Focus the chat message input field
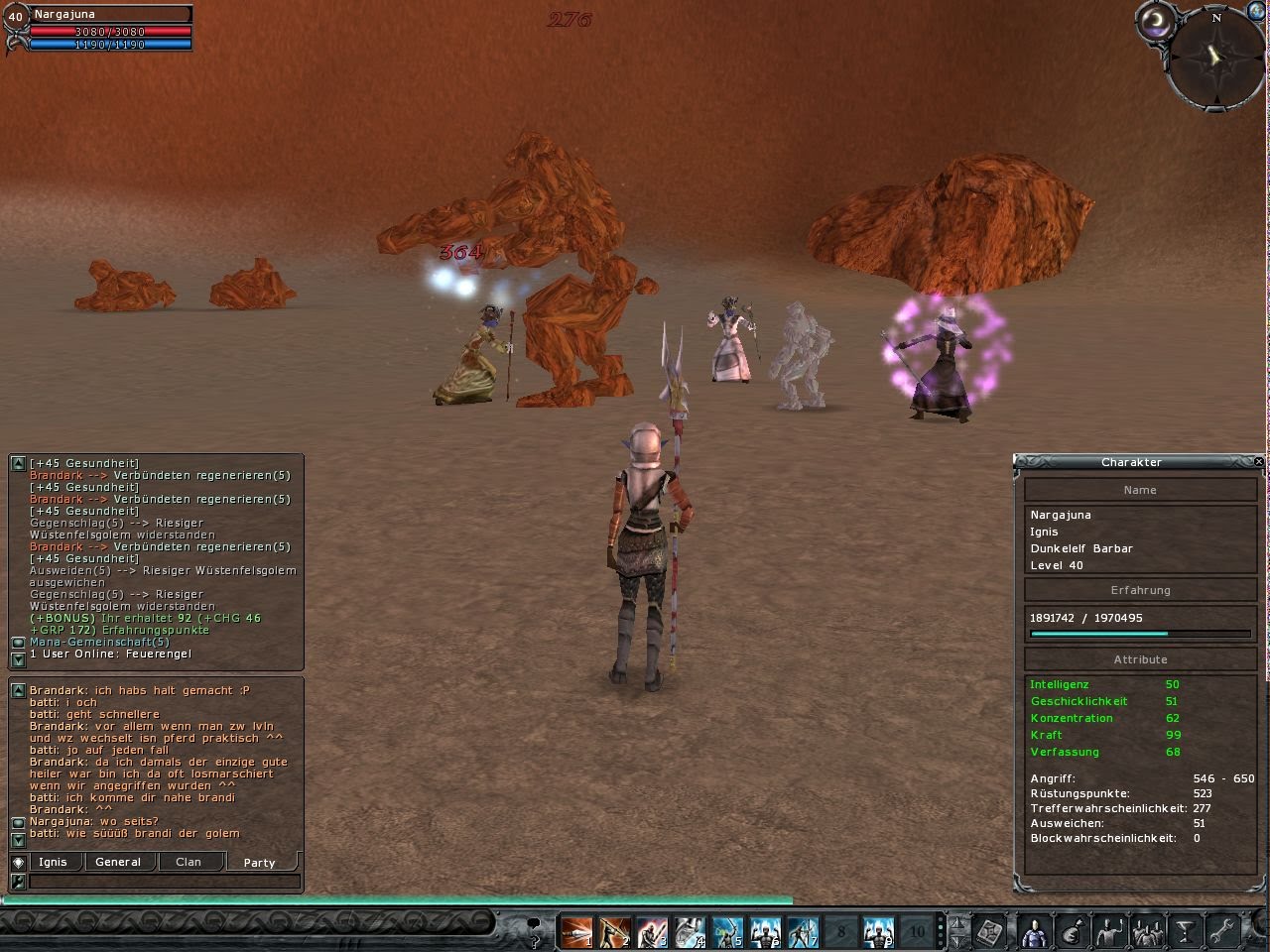The image size is (1270, 952). [x=164, y=881]
